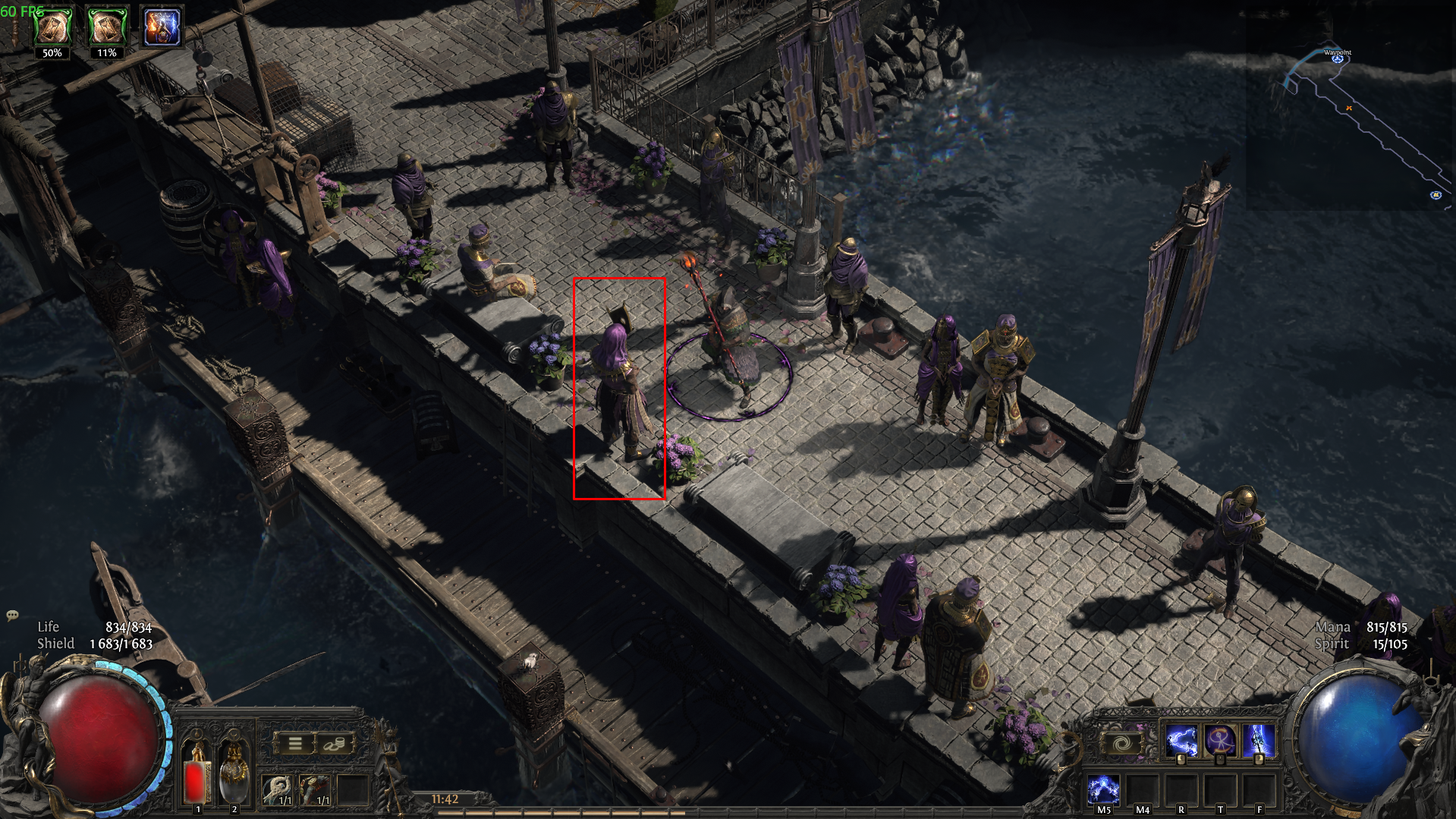Select the Waypoint marker on the minimap

[x=1338, y=58]
